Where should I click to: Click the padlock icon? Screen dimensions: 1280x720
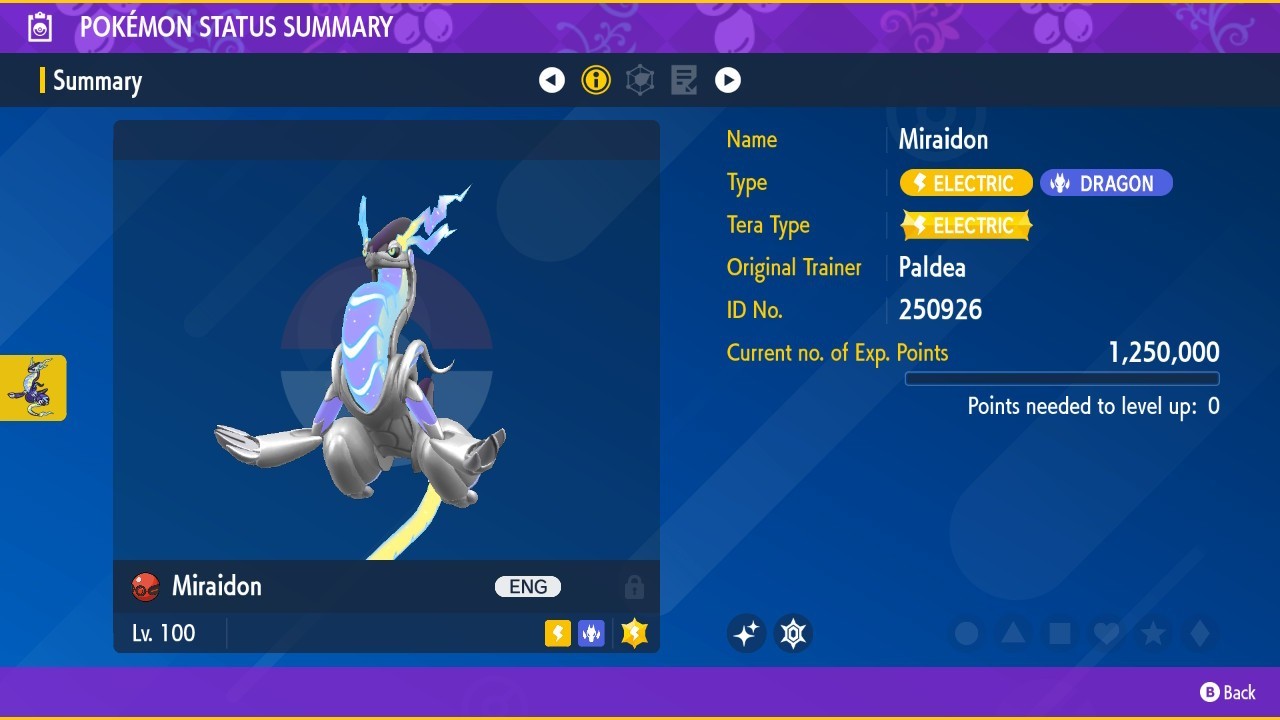click(634, 587)
